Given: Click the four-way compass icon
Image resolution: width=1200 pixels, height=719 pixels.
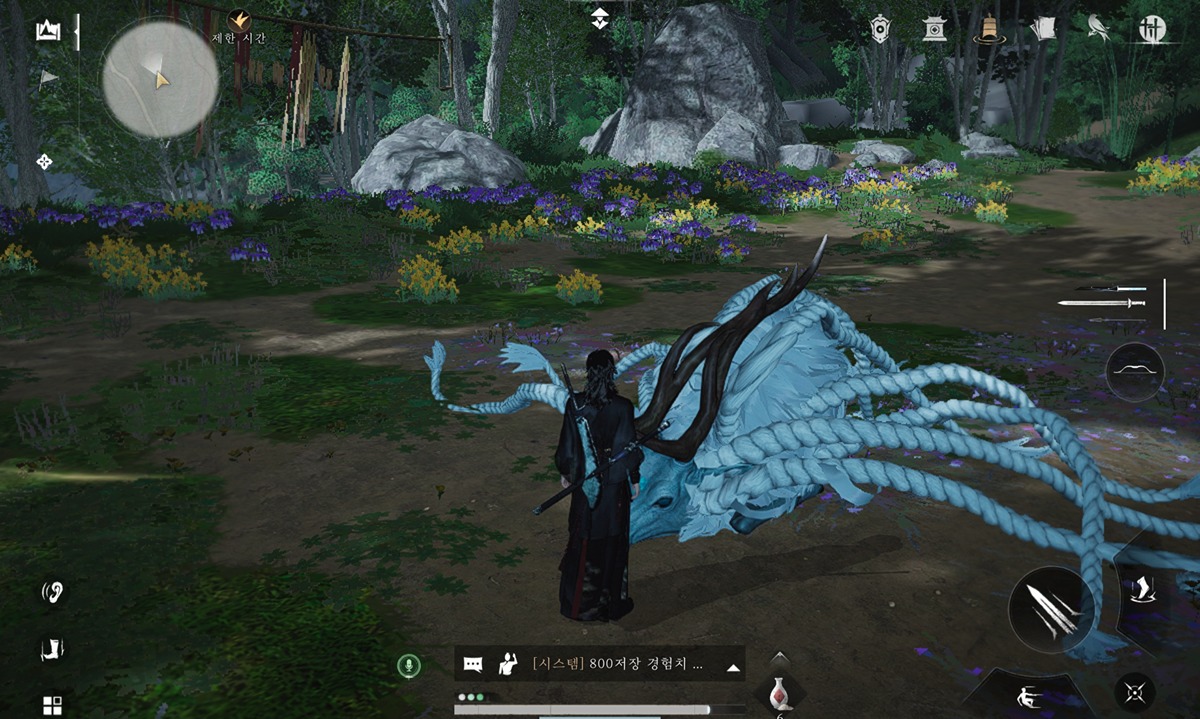Looking at the screenshot, I should pyautogui.click(x=45, y=161).
